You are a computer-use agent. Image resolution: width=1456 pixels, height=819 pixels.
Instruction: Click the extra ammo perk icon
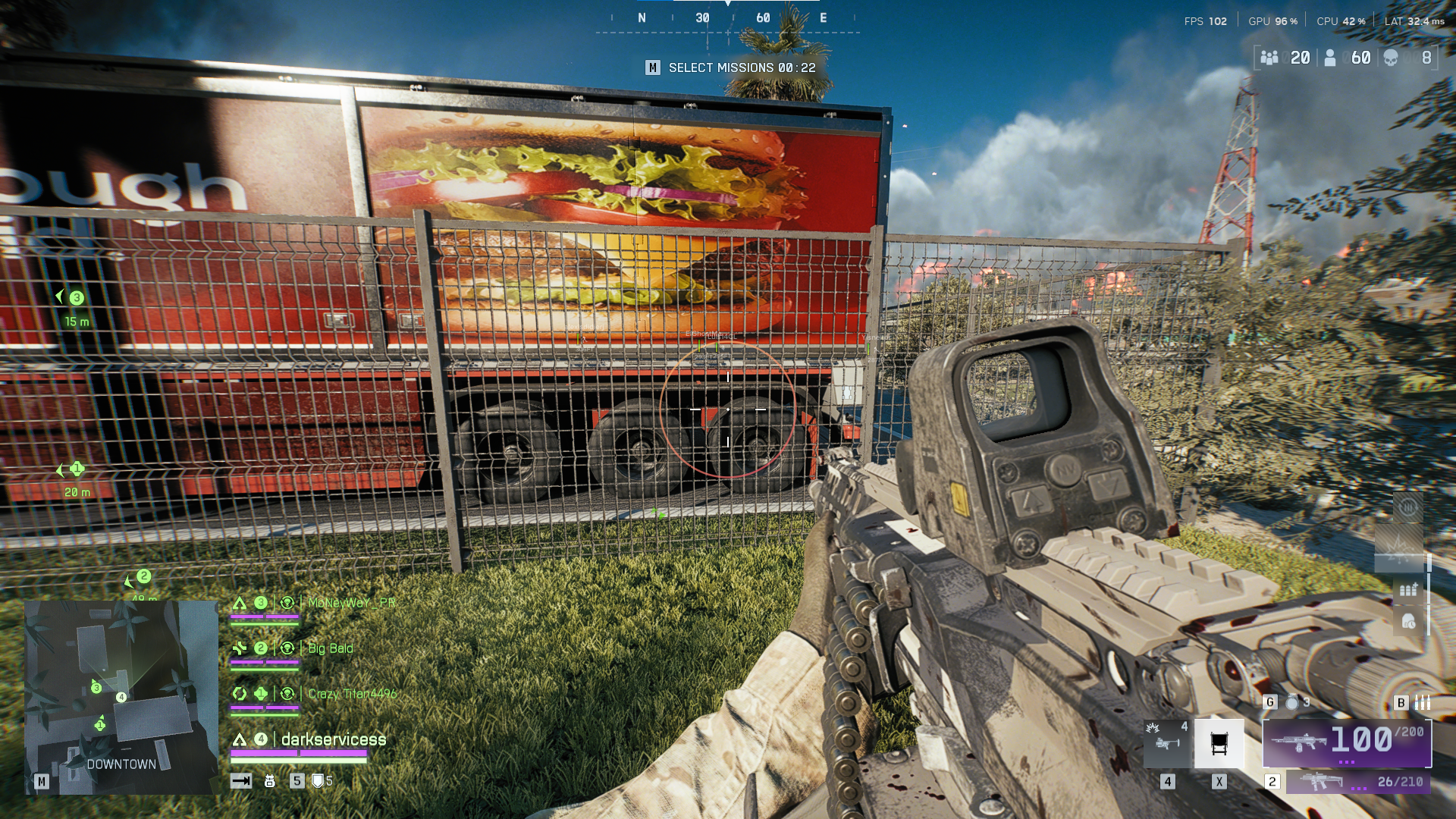tap(1408, 589)
